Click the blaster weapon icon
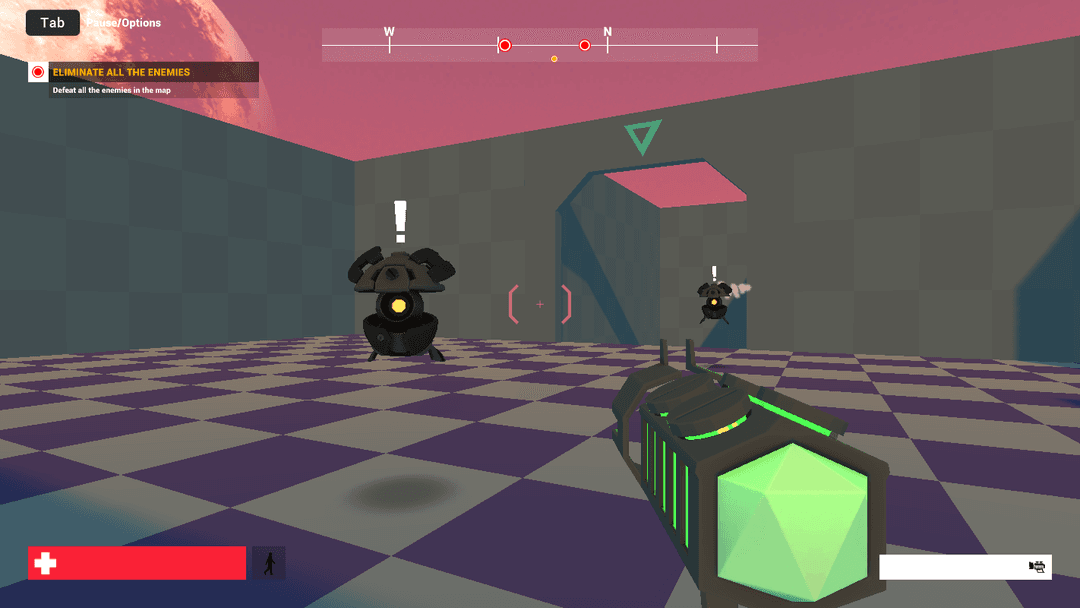 [x=1037, y=567]
